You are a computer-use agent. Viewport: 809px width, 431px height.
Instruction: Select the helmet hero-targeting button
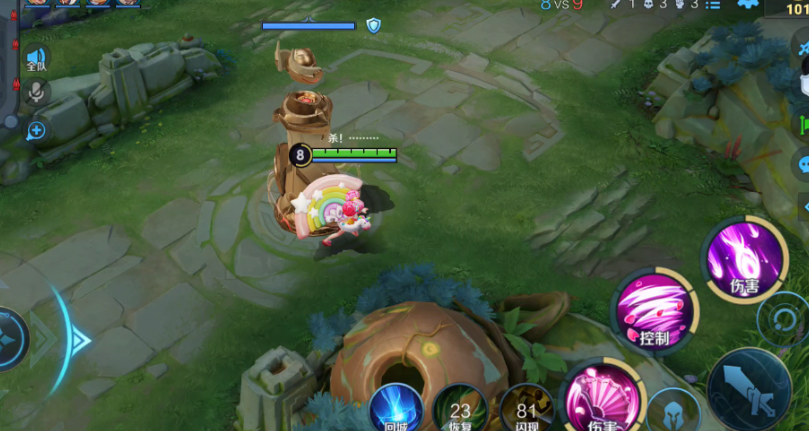tap(672, 412)
